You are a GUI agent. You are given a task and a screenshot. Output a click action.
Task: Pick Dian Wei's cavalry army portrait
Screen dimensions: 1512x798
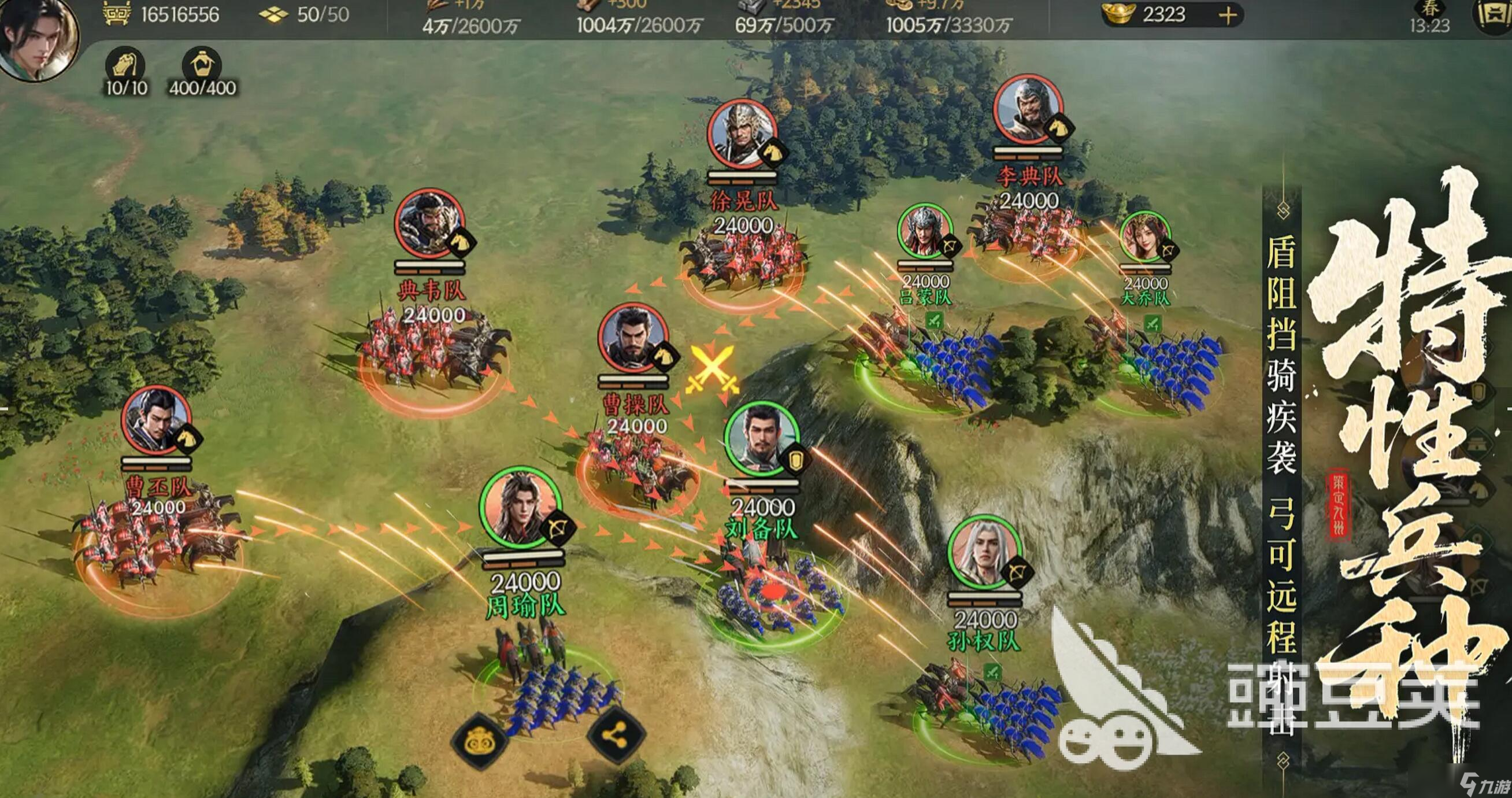click(429, 223)
